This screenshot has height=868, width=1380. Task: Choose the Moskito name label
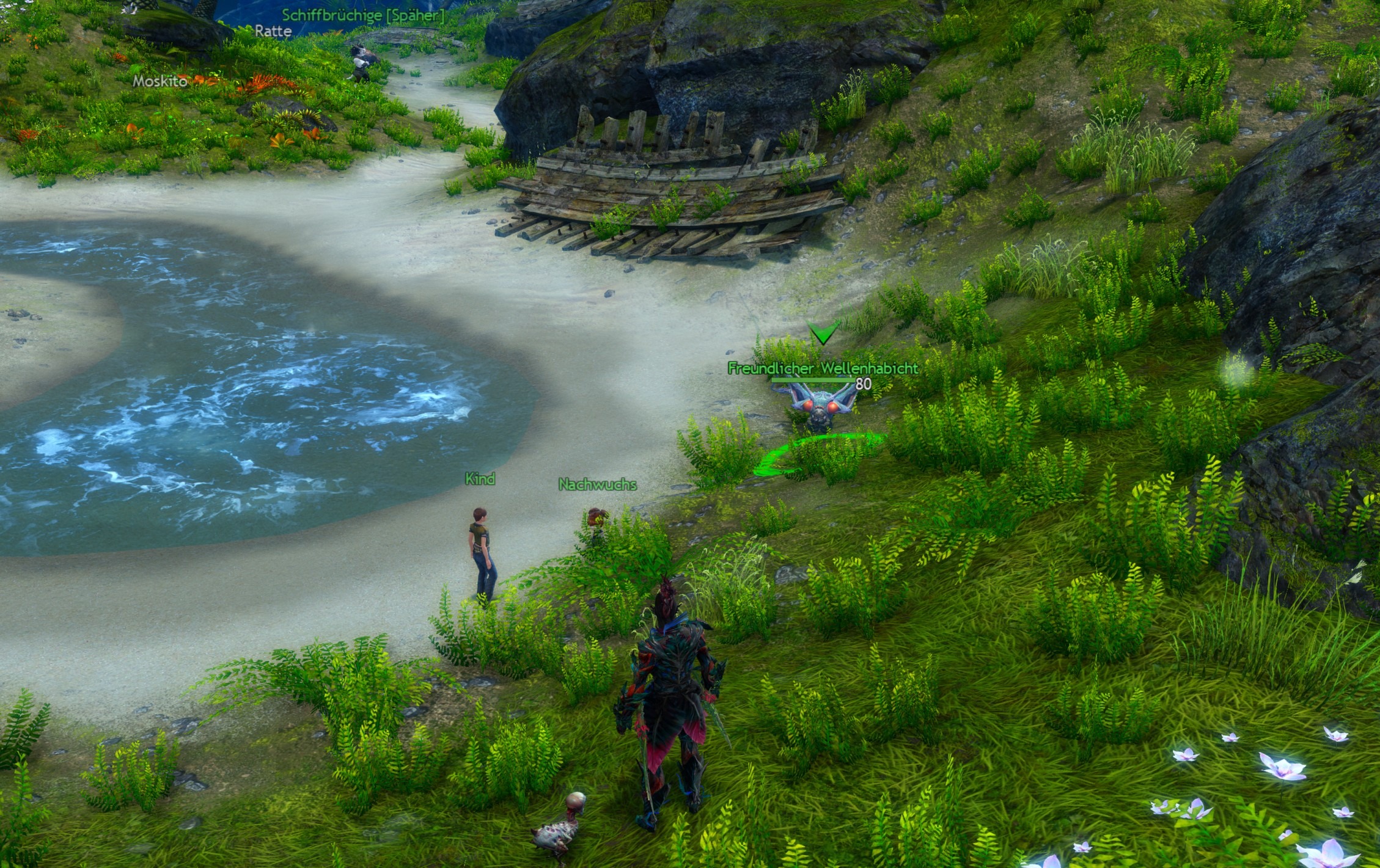160,81
